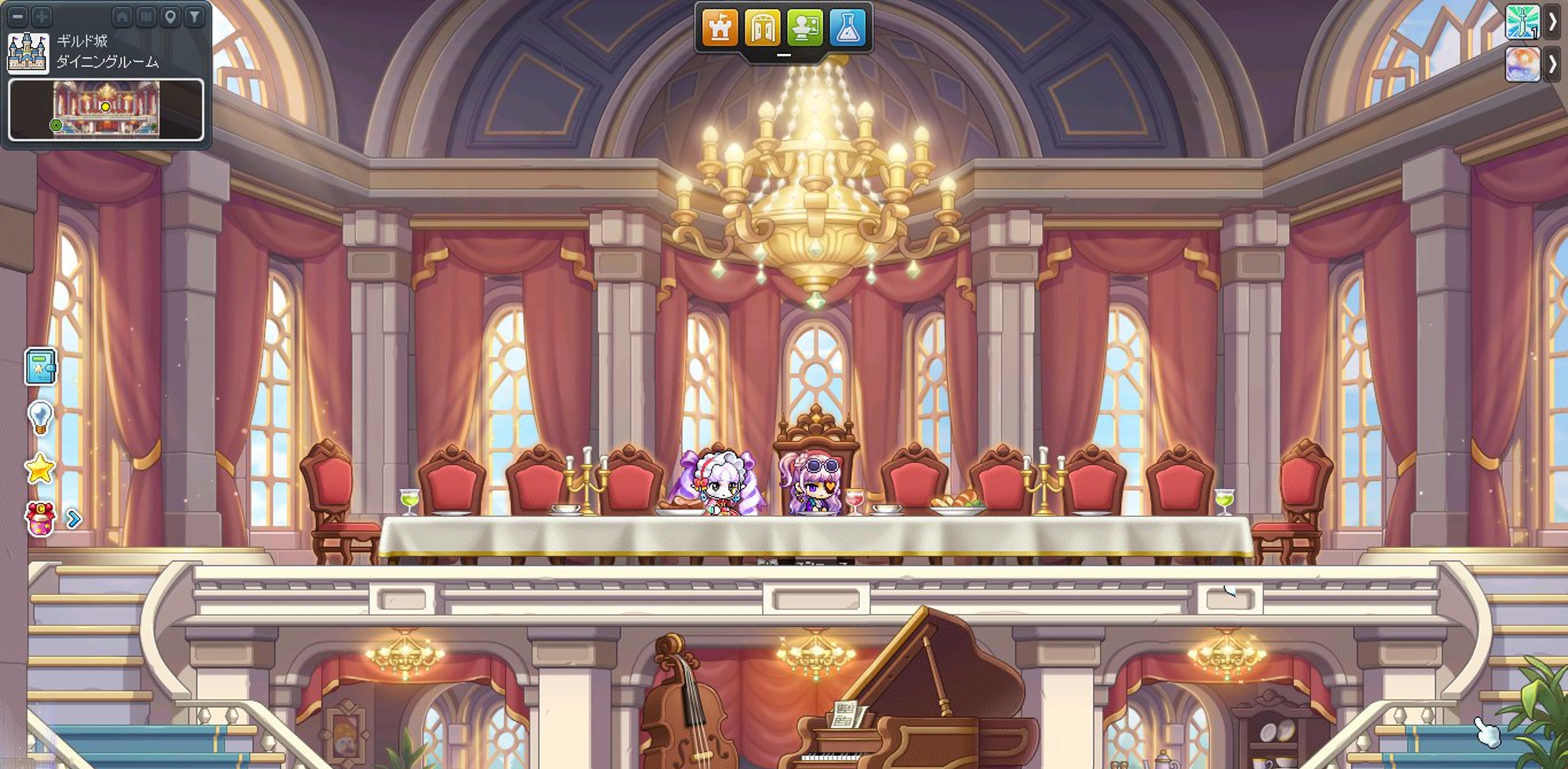This screenshot has height=769, width=1568.
Task: Toggle the map pin marker button
Action: click(x=170, y=16)
